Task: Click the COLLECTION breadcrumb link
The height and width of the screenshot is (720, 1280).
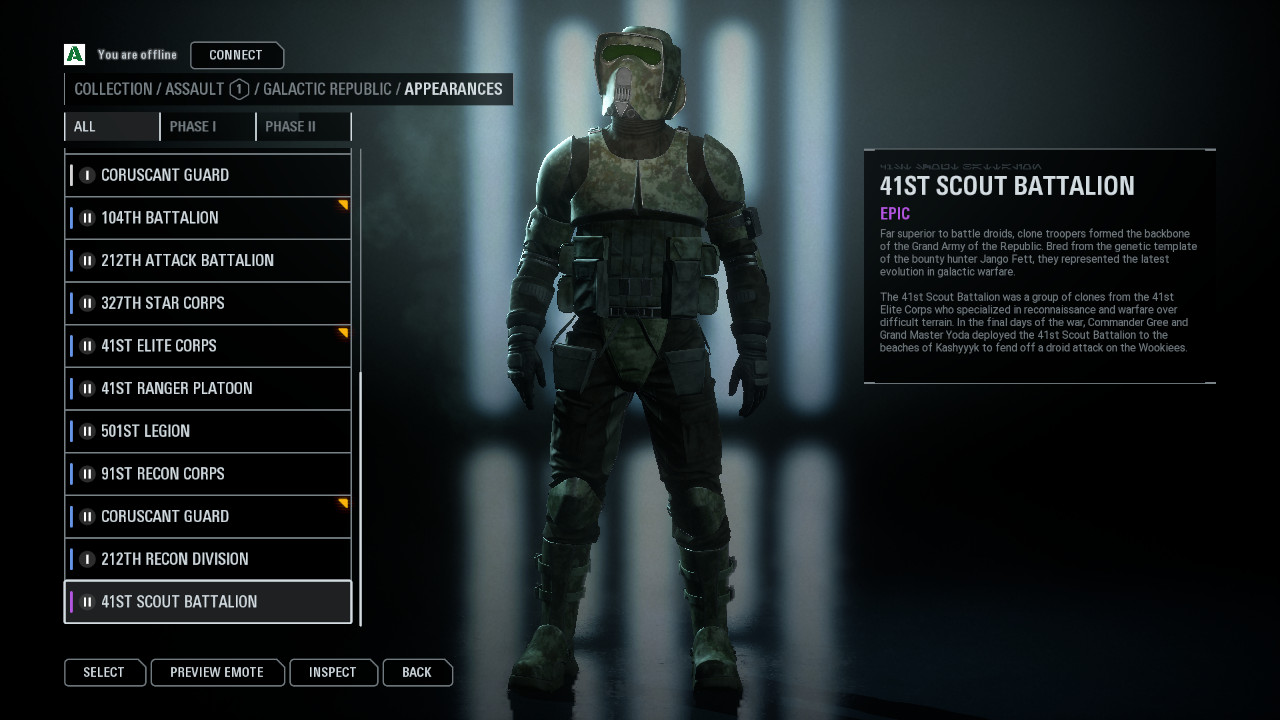Action: (x=113, y=89)
